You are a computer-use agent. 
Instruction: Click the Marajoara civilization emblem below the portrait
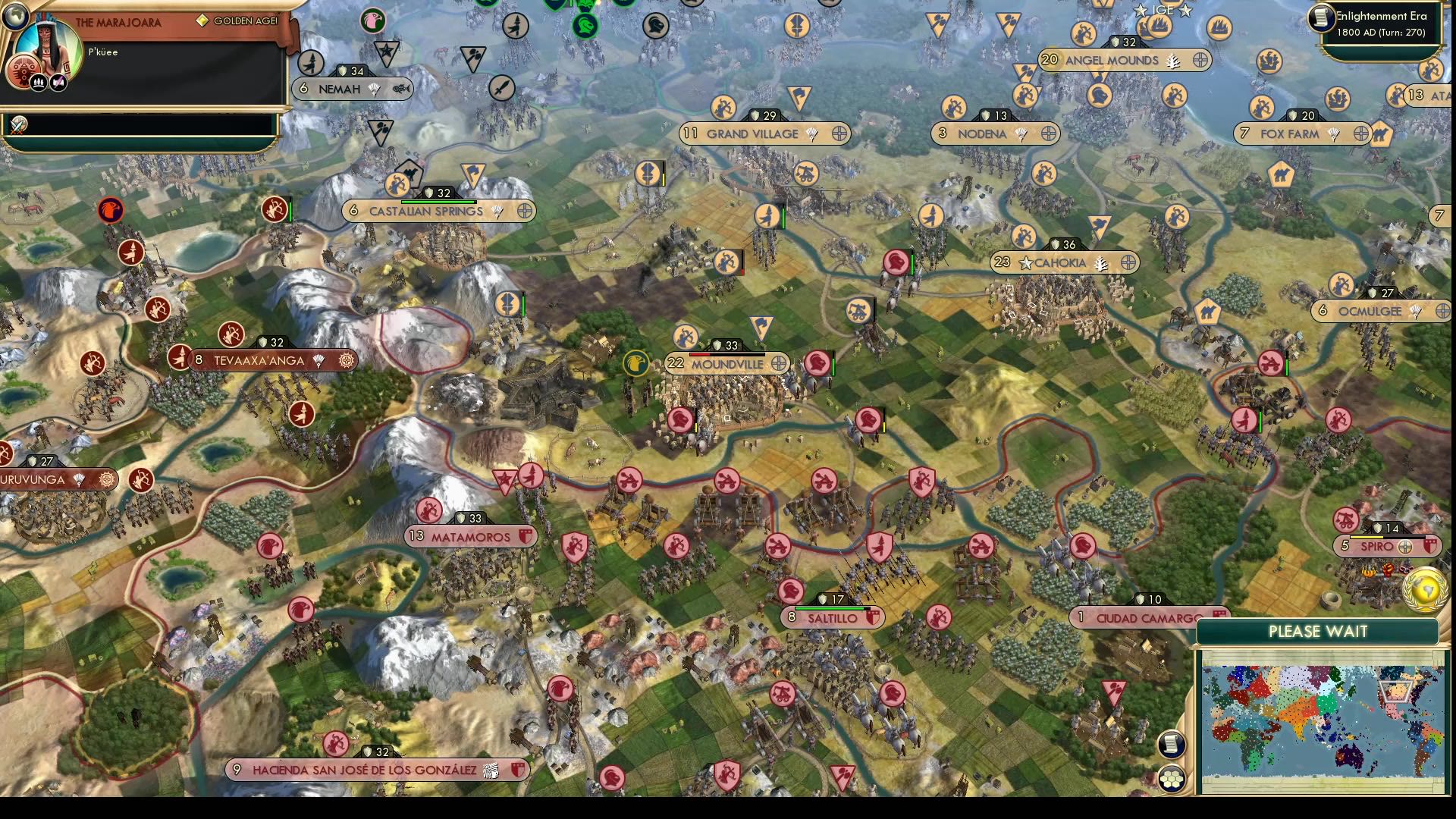tap(24, 71)
